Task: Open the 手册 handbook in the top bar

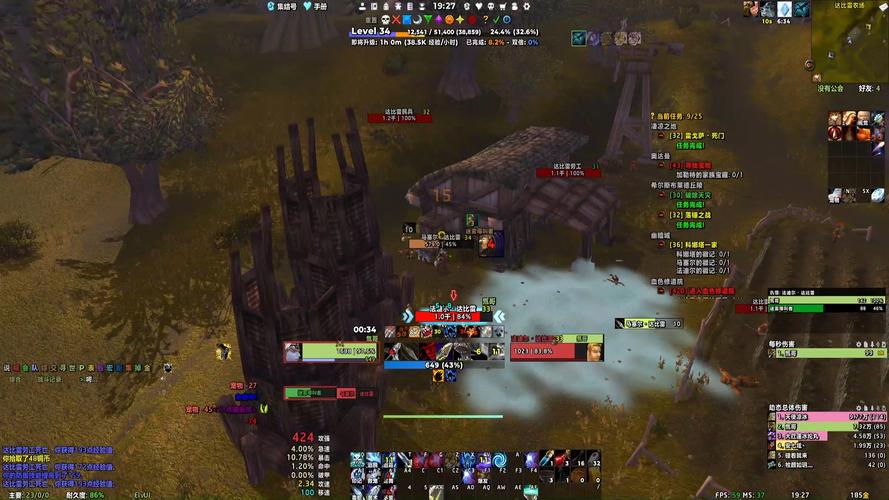Action: point(315,6)
